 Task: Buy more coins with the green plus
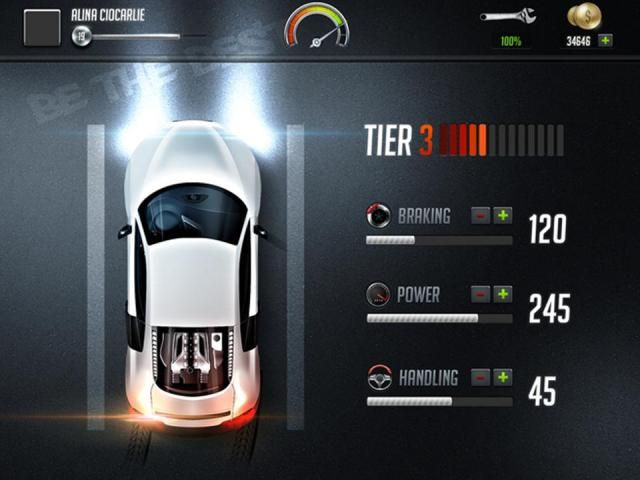point(605,41)
